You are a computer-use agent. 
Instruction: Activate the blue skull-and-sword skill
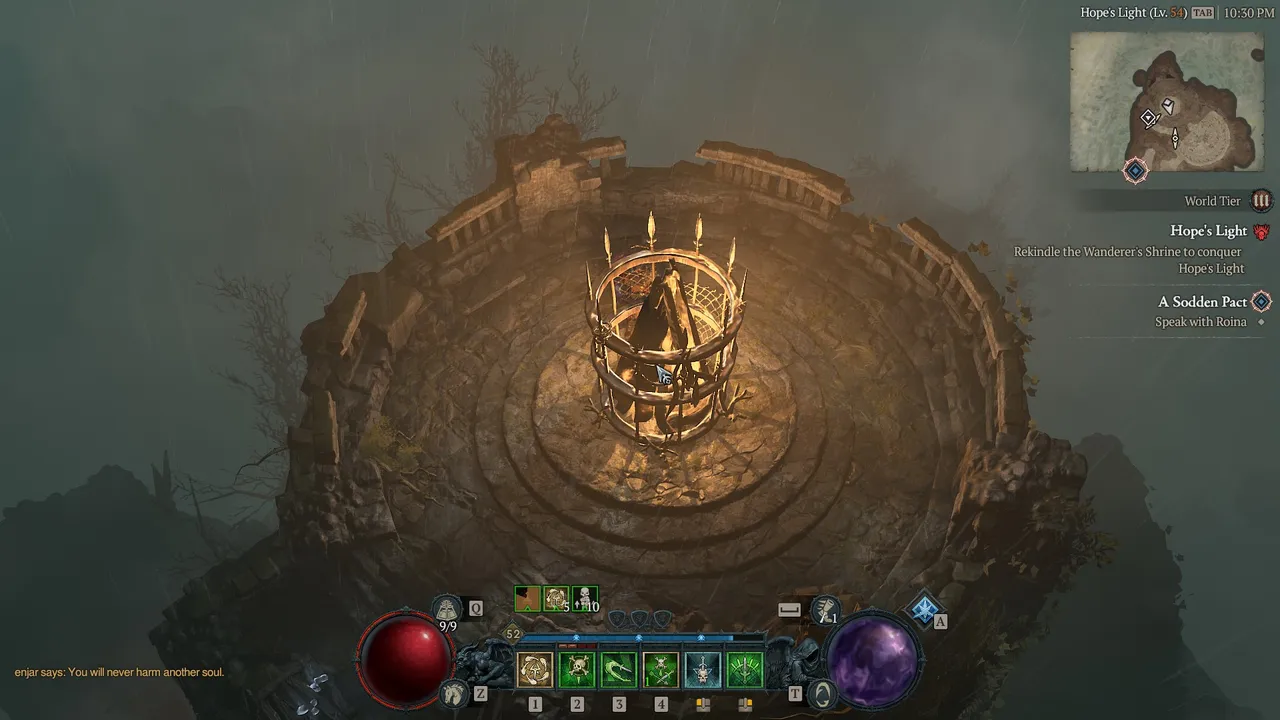click(x=703, y=670)
